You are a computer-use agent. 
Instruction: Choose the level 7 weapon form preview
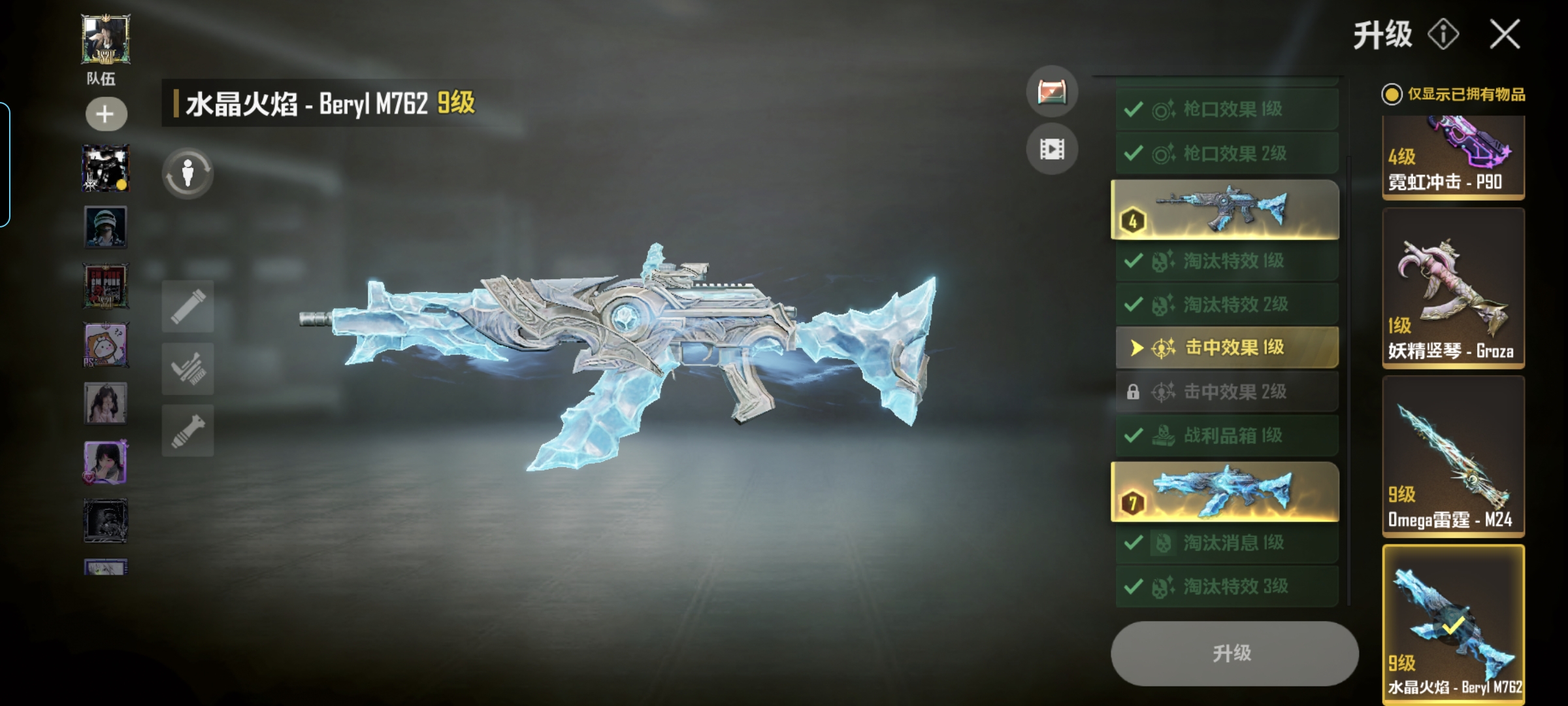[x=1224, y=492]
